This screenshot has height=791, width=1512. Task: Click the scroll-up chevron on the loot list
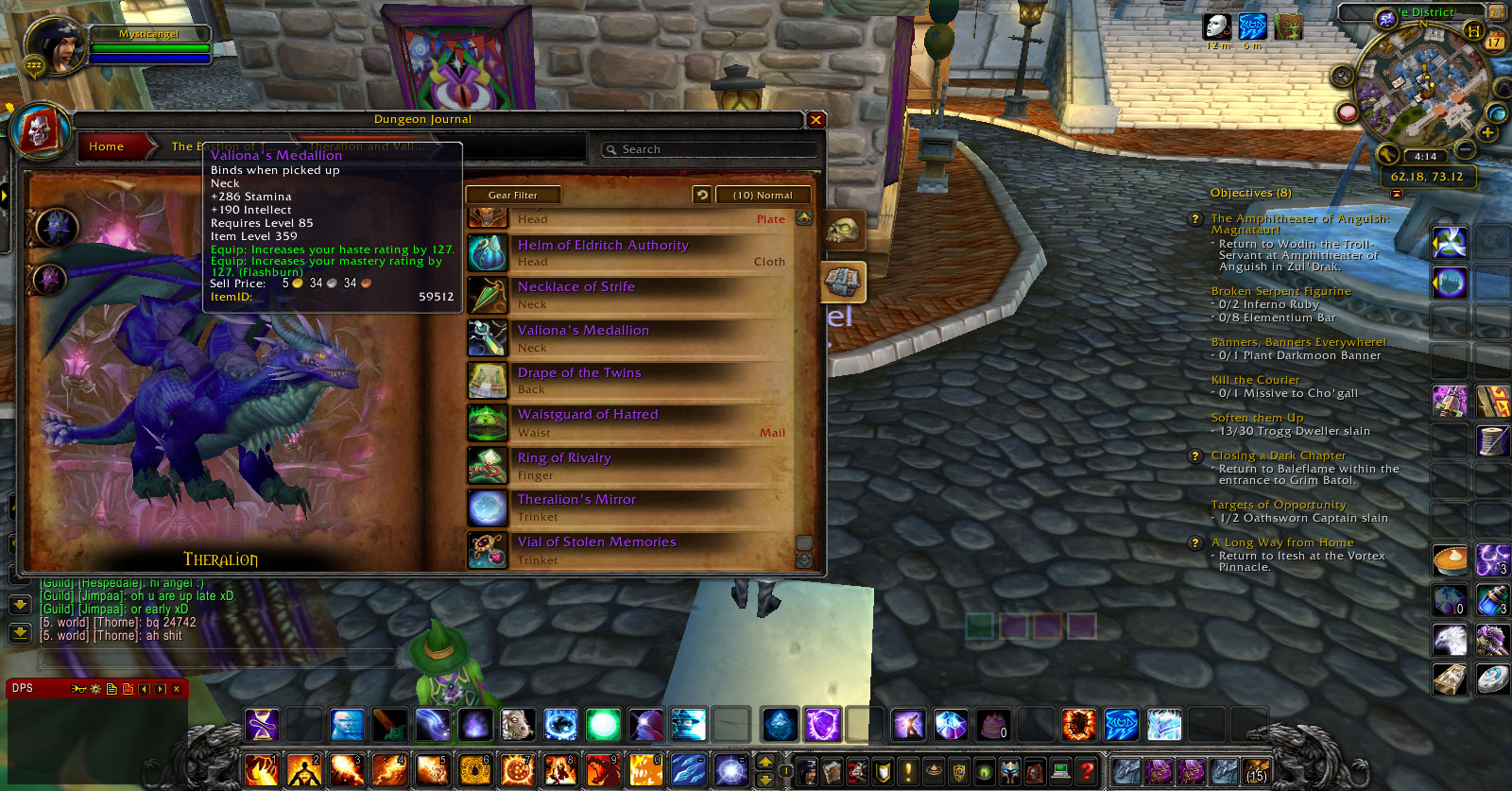click(x=804, y=218)
